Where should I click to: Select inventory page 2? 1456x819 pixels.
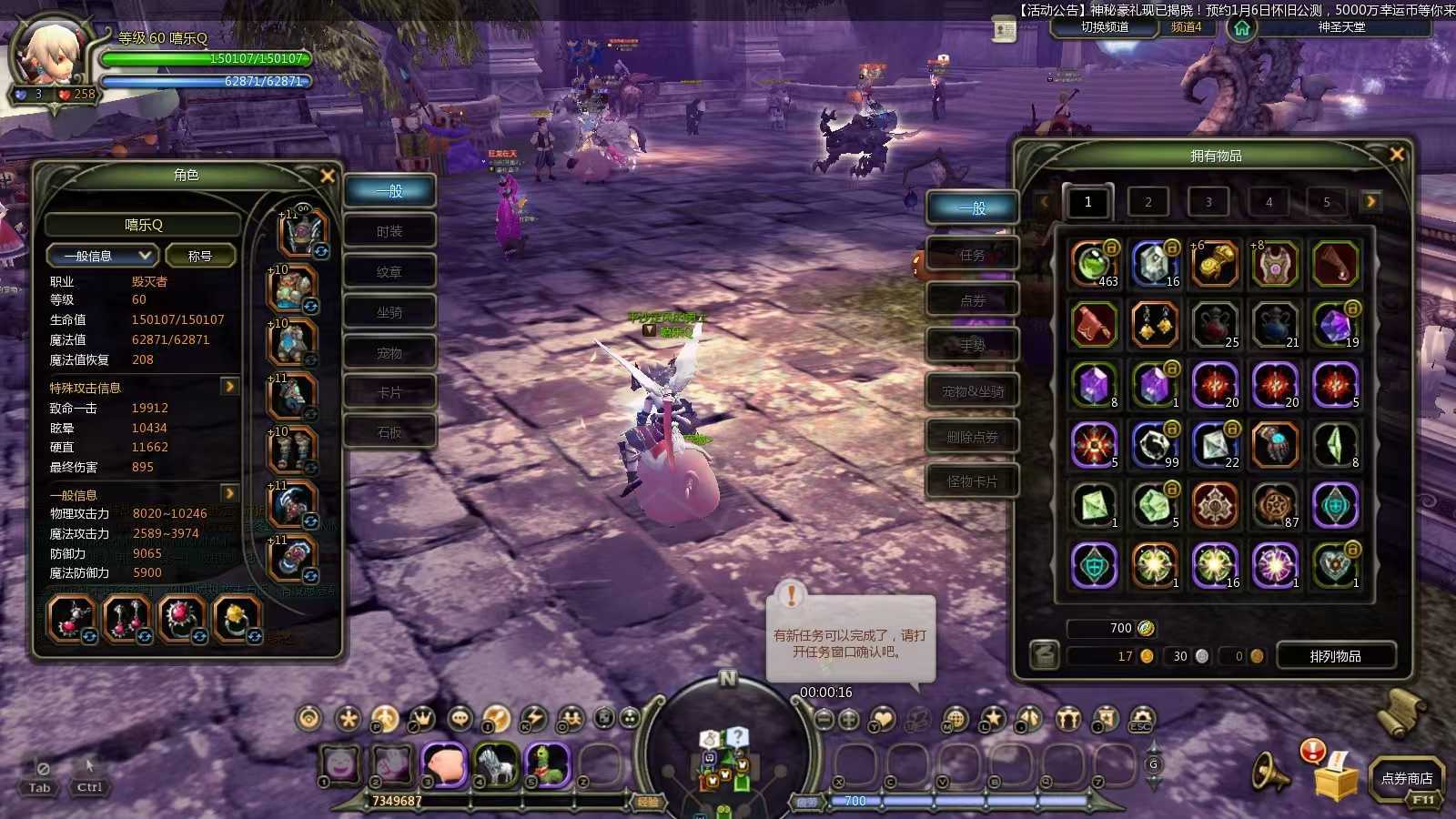pyautogui.click(x=1148, y=202)
